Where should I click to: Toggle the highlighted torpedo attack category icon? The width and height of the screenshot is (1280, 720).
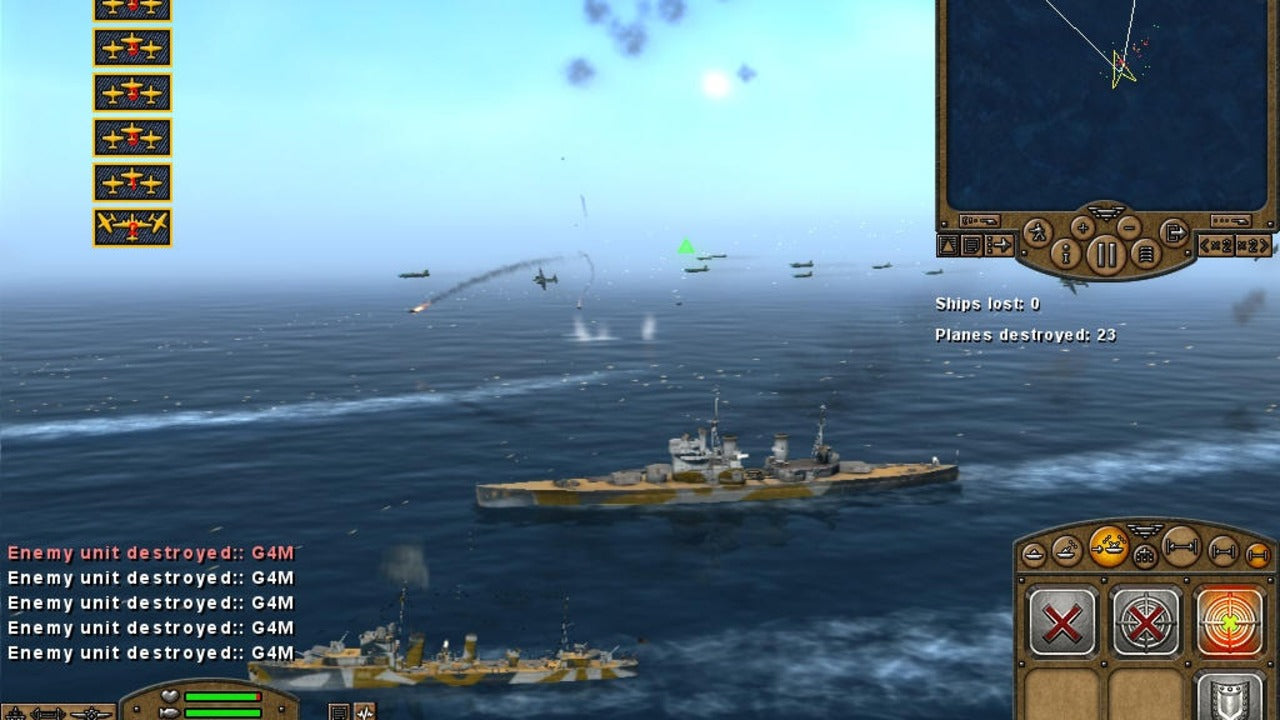click(x=1108, y=548)
